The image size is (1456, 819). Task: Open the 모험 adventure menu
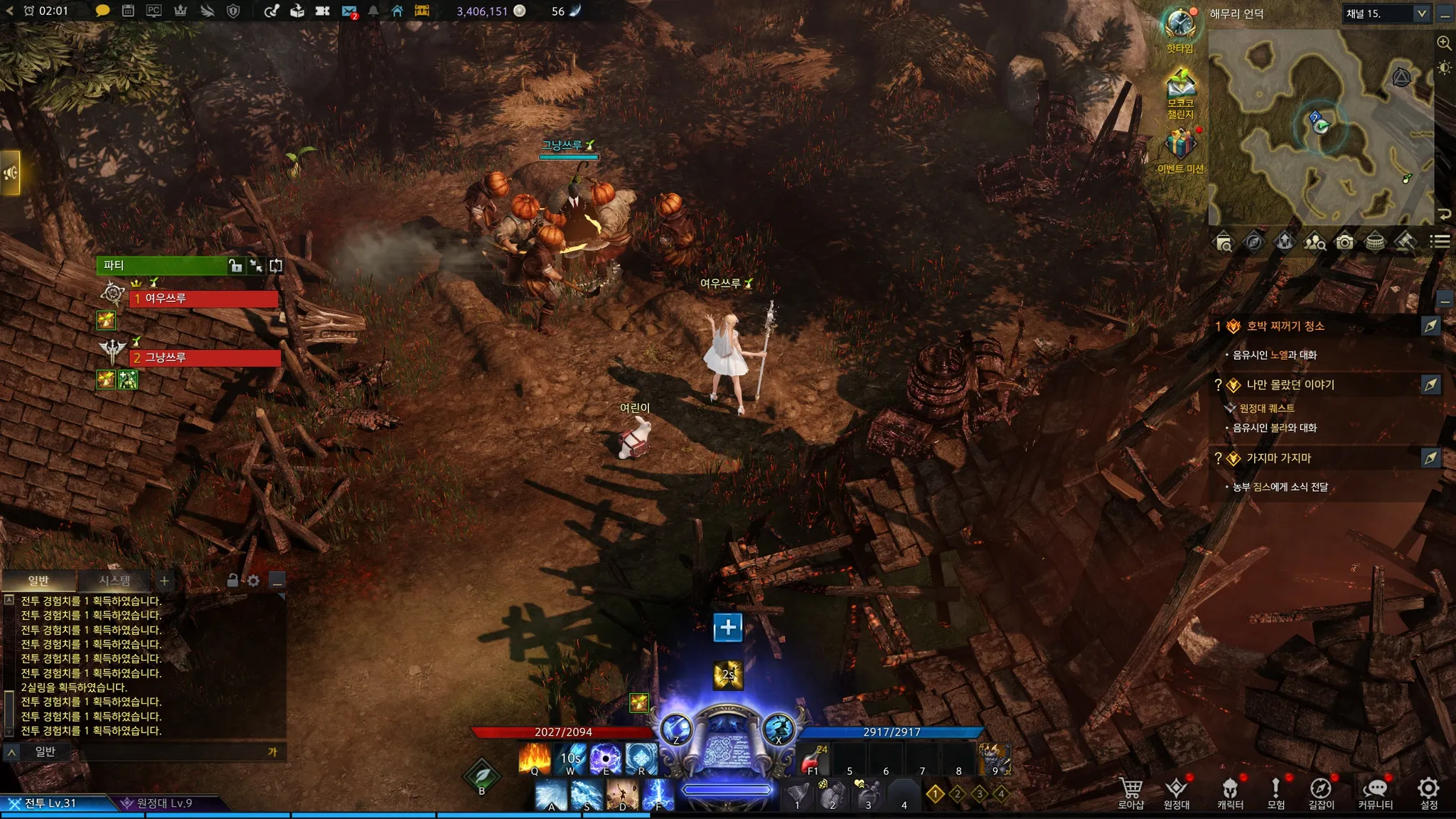1276,793
